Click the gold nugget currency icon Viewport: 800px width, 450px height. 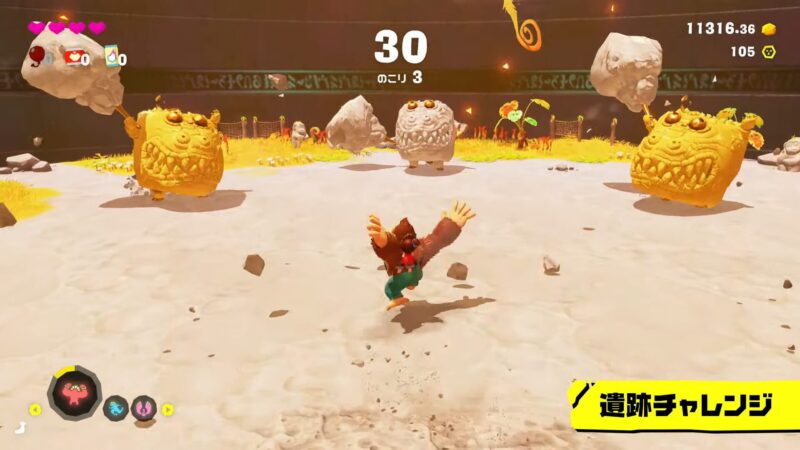coord(769,28)
